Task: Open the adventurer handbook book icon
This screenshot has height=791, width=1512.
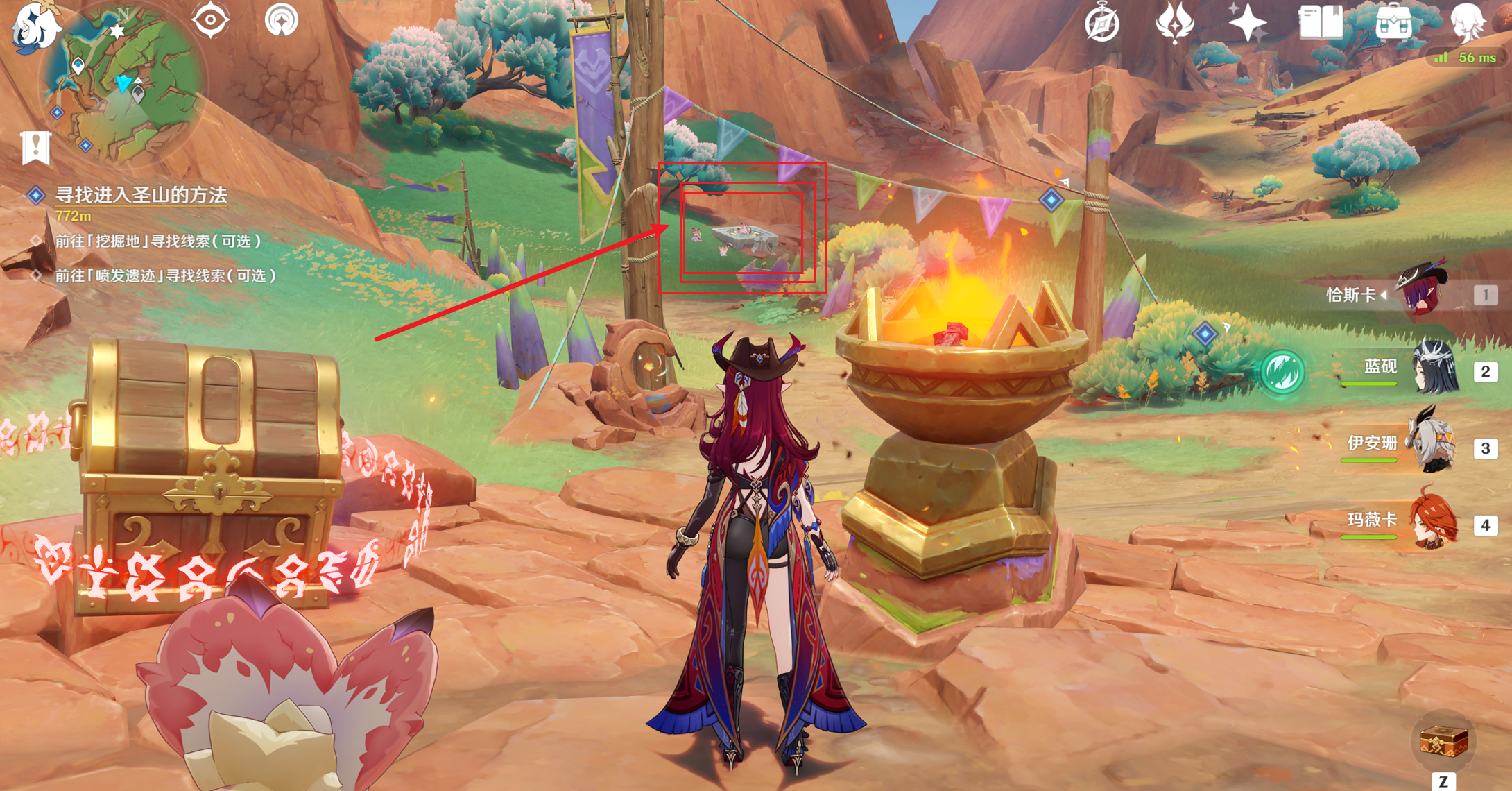Action: tap(1320, 23)
